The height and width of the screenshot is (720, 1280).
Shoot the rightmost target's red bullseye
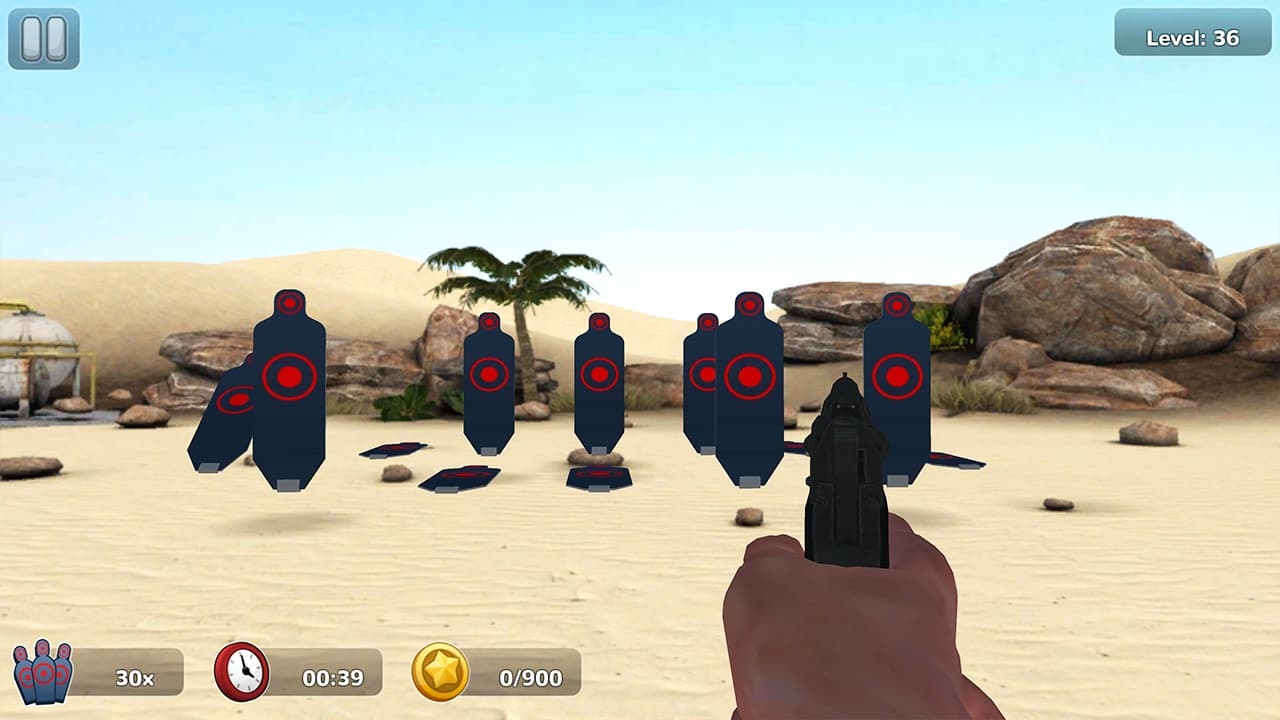[x=896, y=376]
